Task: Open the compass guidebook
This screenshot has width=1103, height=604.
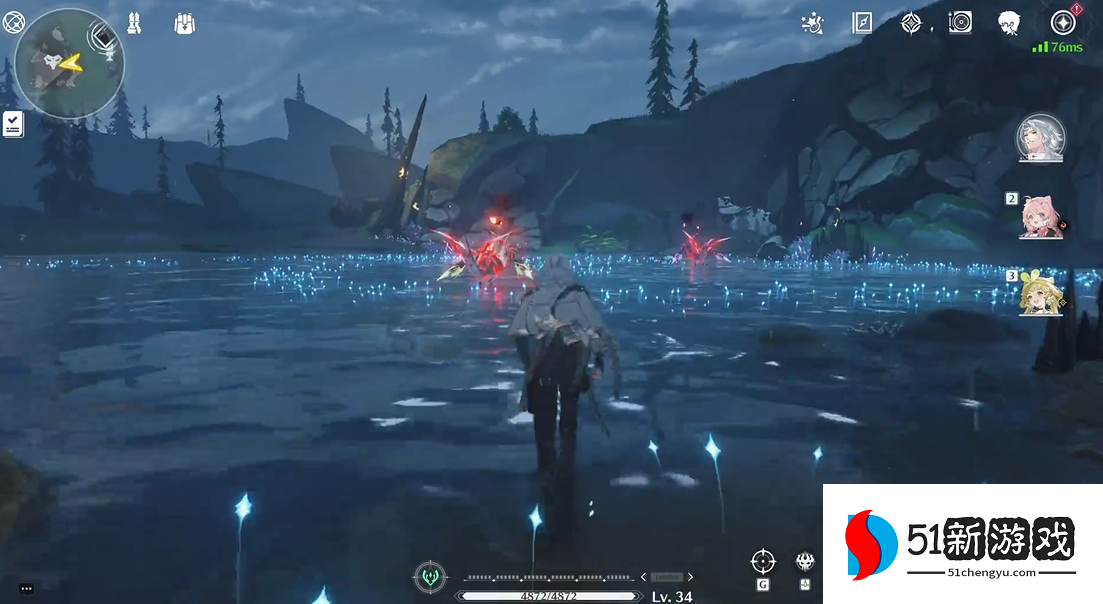Action: click(862, 22)
